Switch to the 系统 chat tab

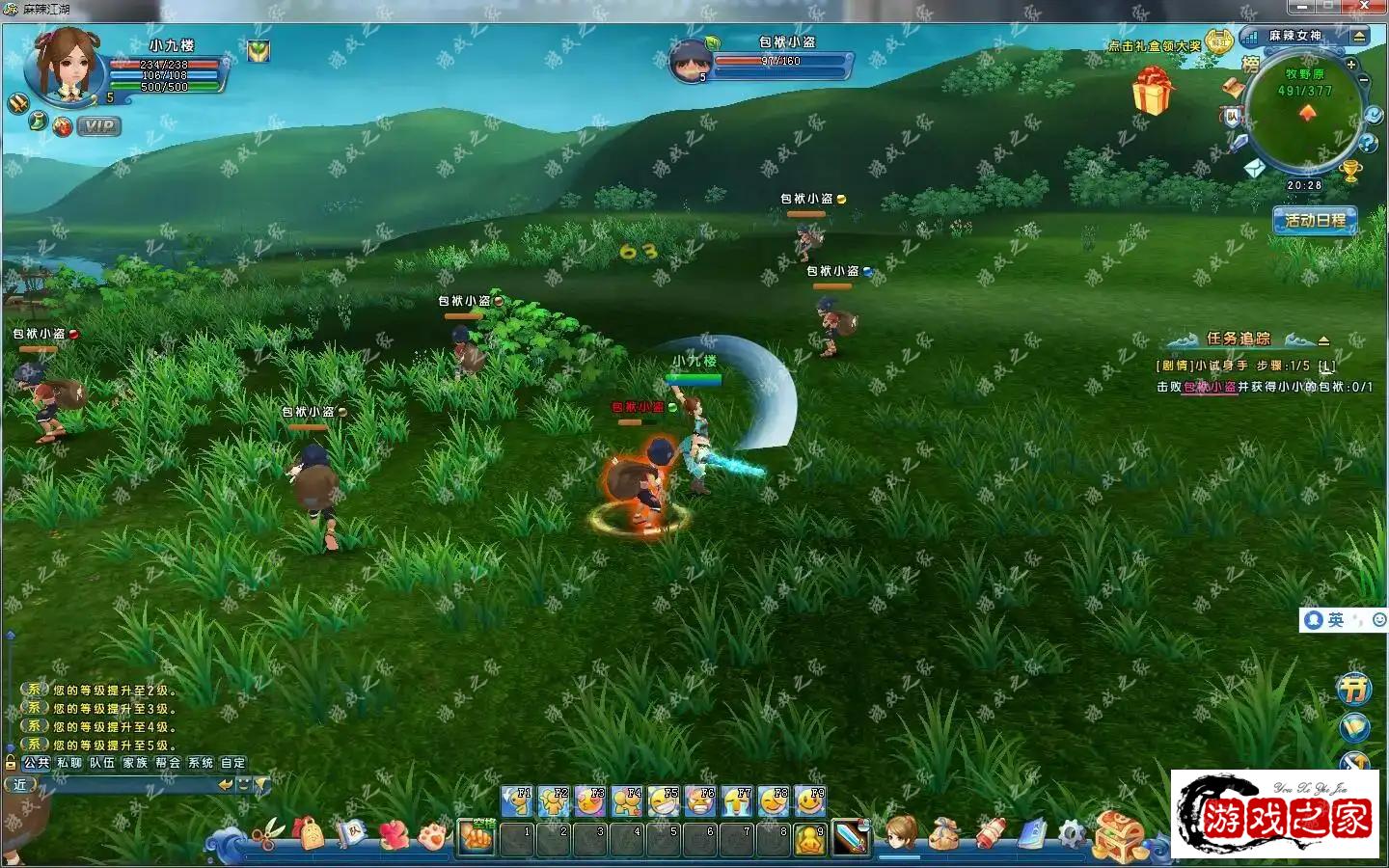click(x=200, y=762)
